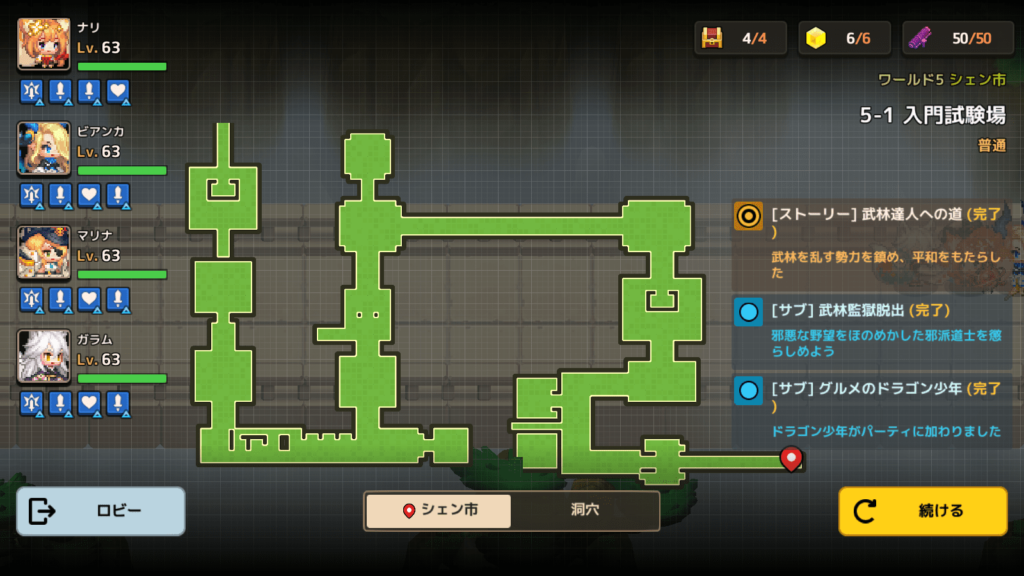Switch to the シェン市 map tab
1024x576 pixels.
pos(439,511)
